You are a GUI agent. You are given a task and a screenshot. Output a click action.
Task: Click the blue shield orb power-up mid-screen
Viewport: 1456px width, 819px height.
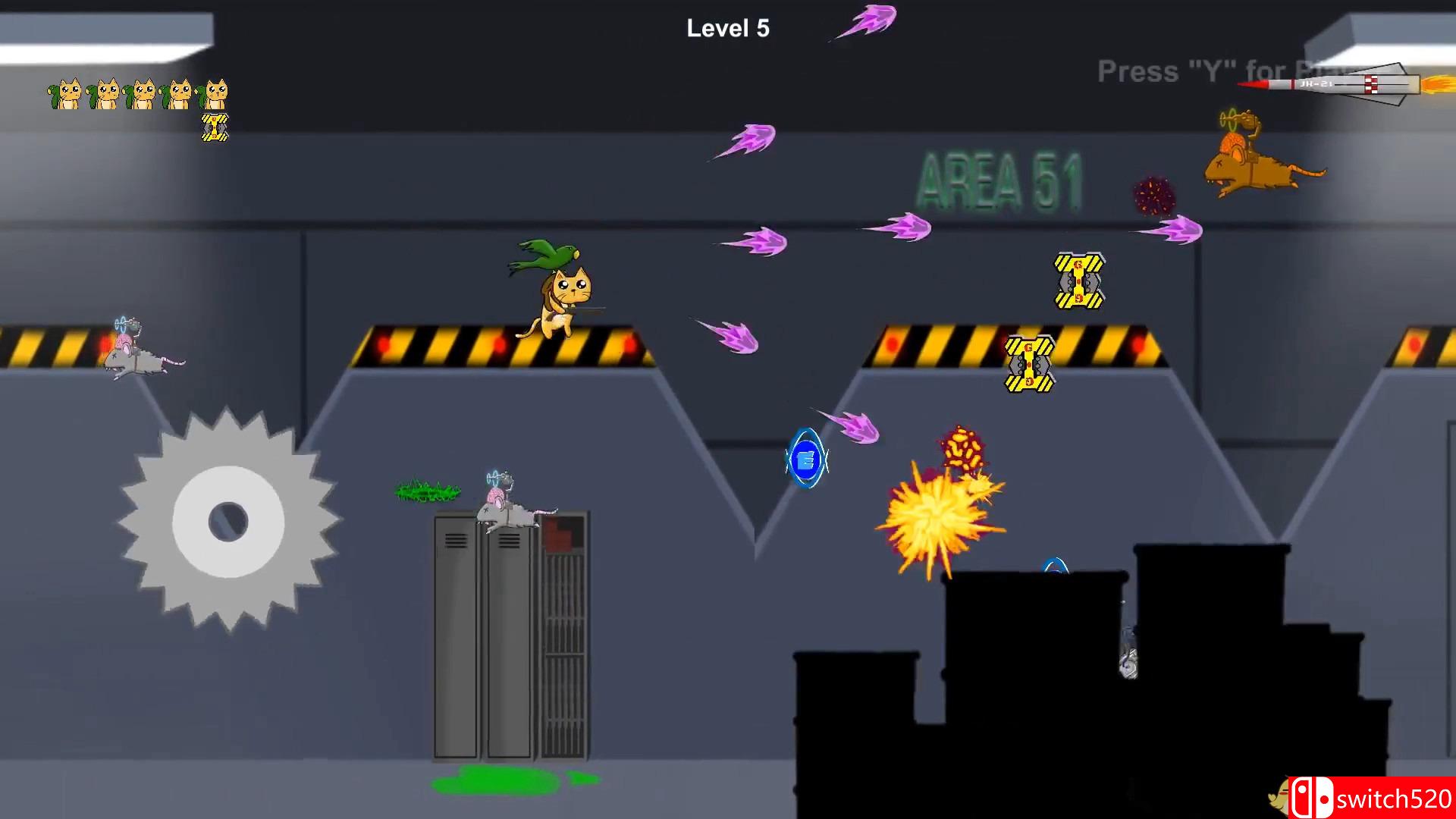pos(808,459)
